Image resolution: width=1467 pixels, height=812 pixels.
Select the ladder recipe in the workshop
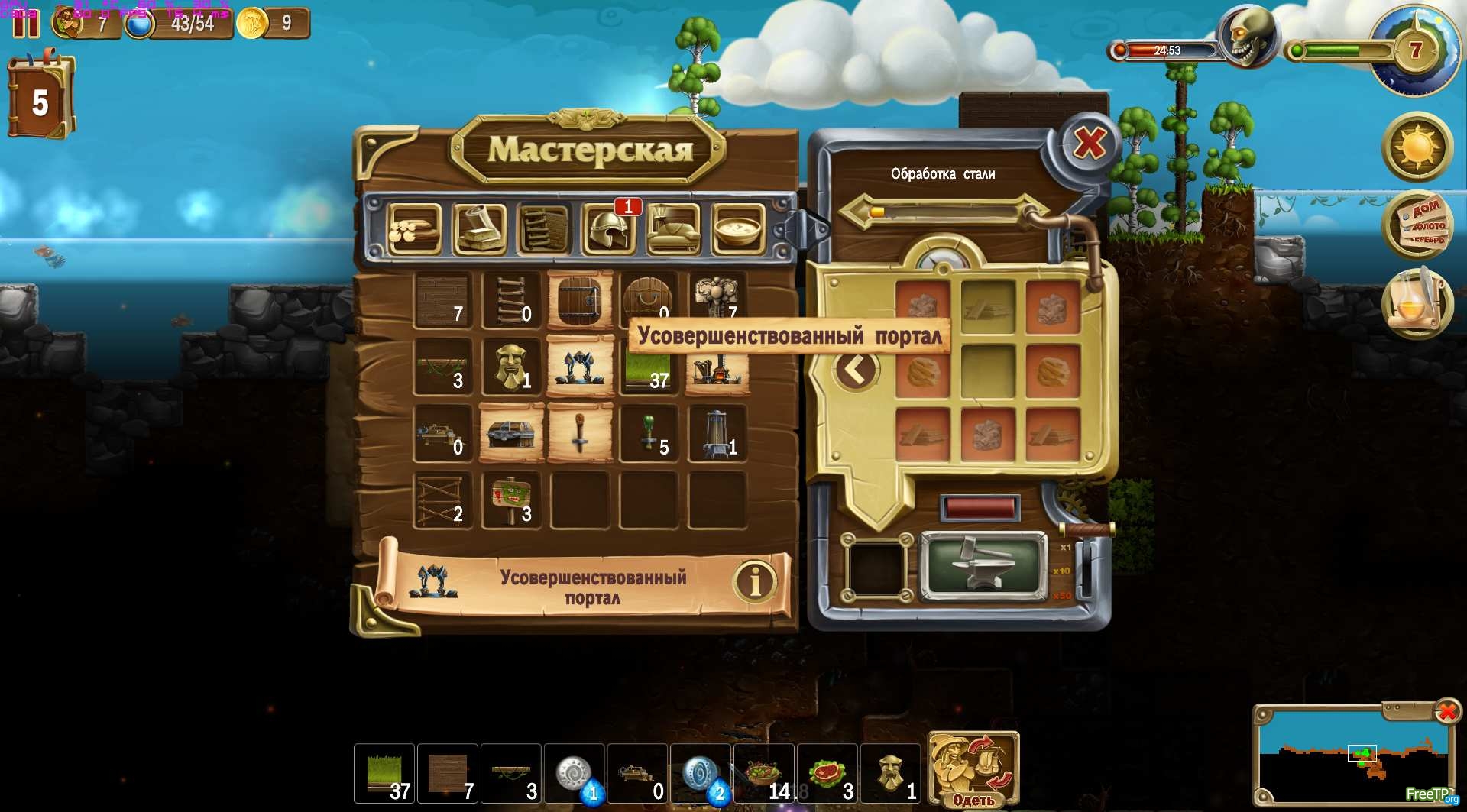coord(510,300)
